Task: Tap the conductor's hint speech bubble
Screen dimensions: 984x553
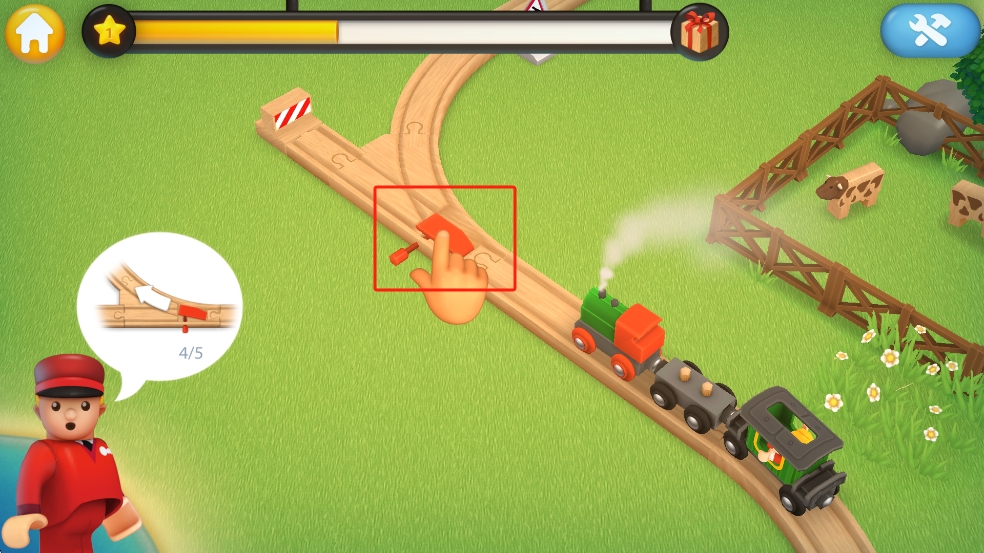Action: click(160, 306)
